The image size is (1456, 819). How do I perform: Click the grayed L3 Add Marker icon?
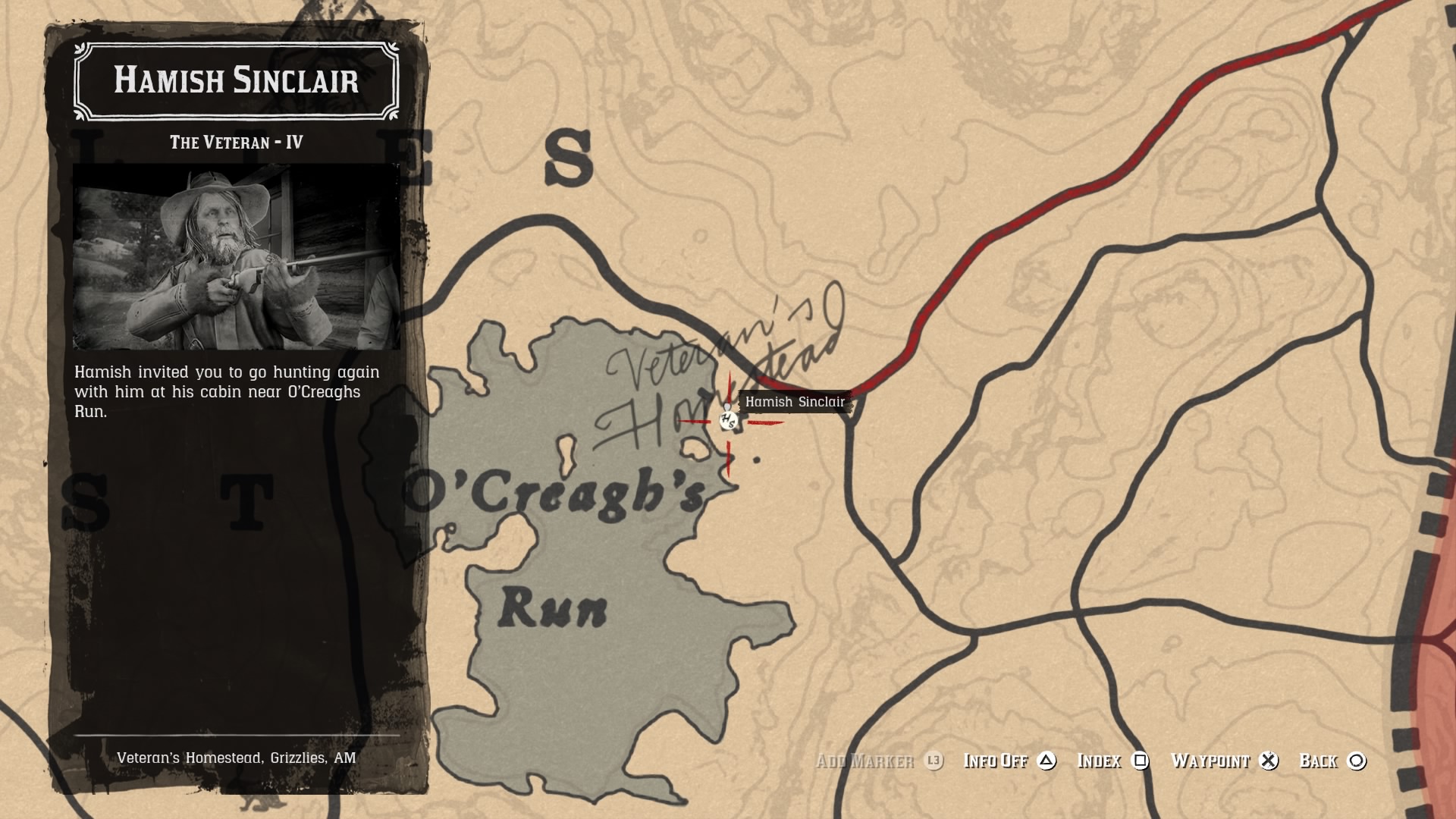click(932, 761)
